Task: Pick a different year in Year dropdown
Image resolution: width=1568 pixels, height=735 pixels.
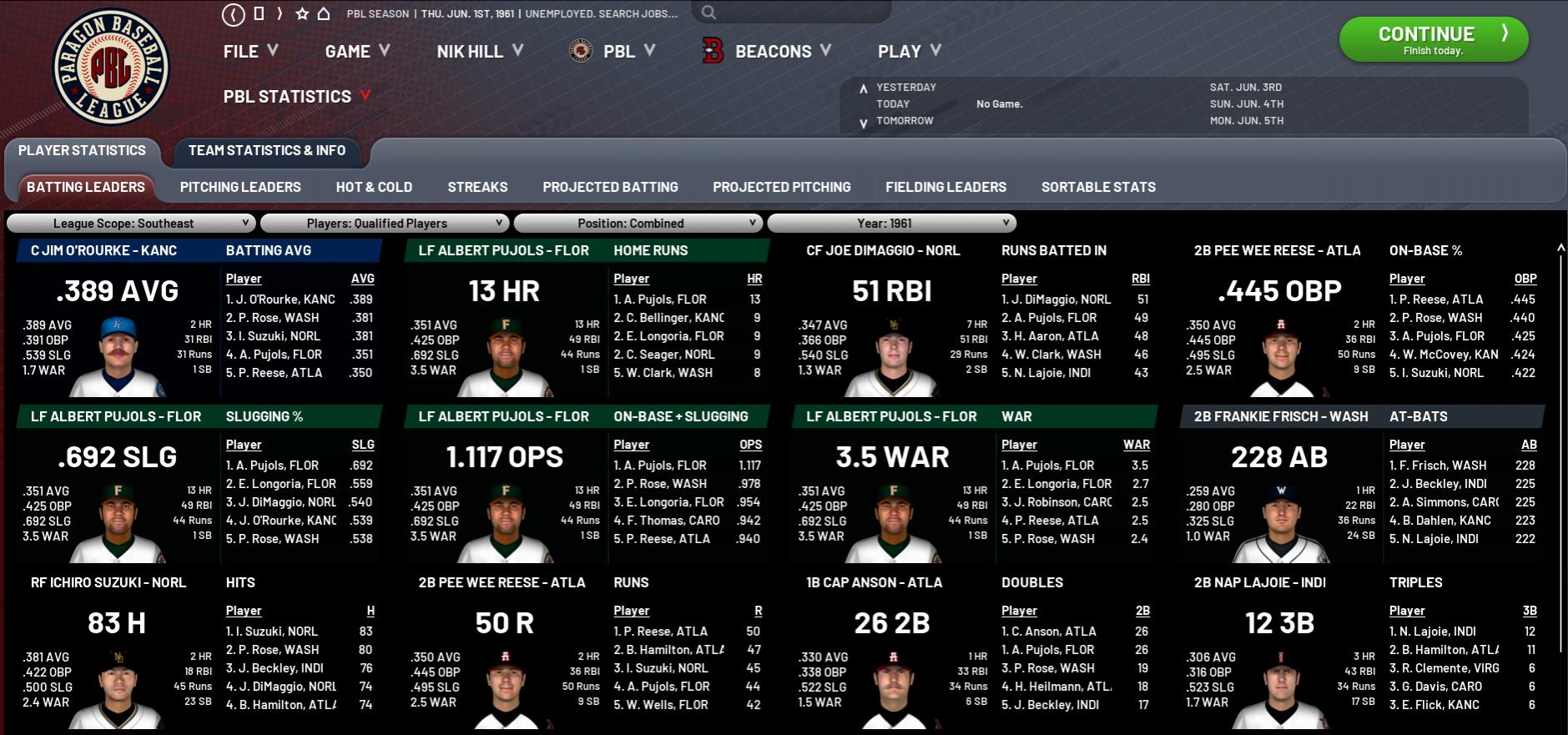Action: coord(891,224)
